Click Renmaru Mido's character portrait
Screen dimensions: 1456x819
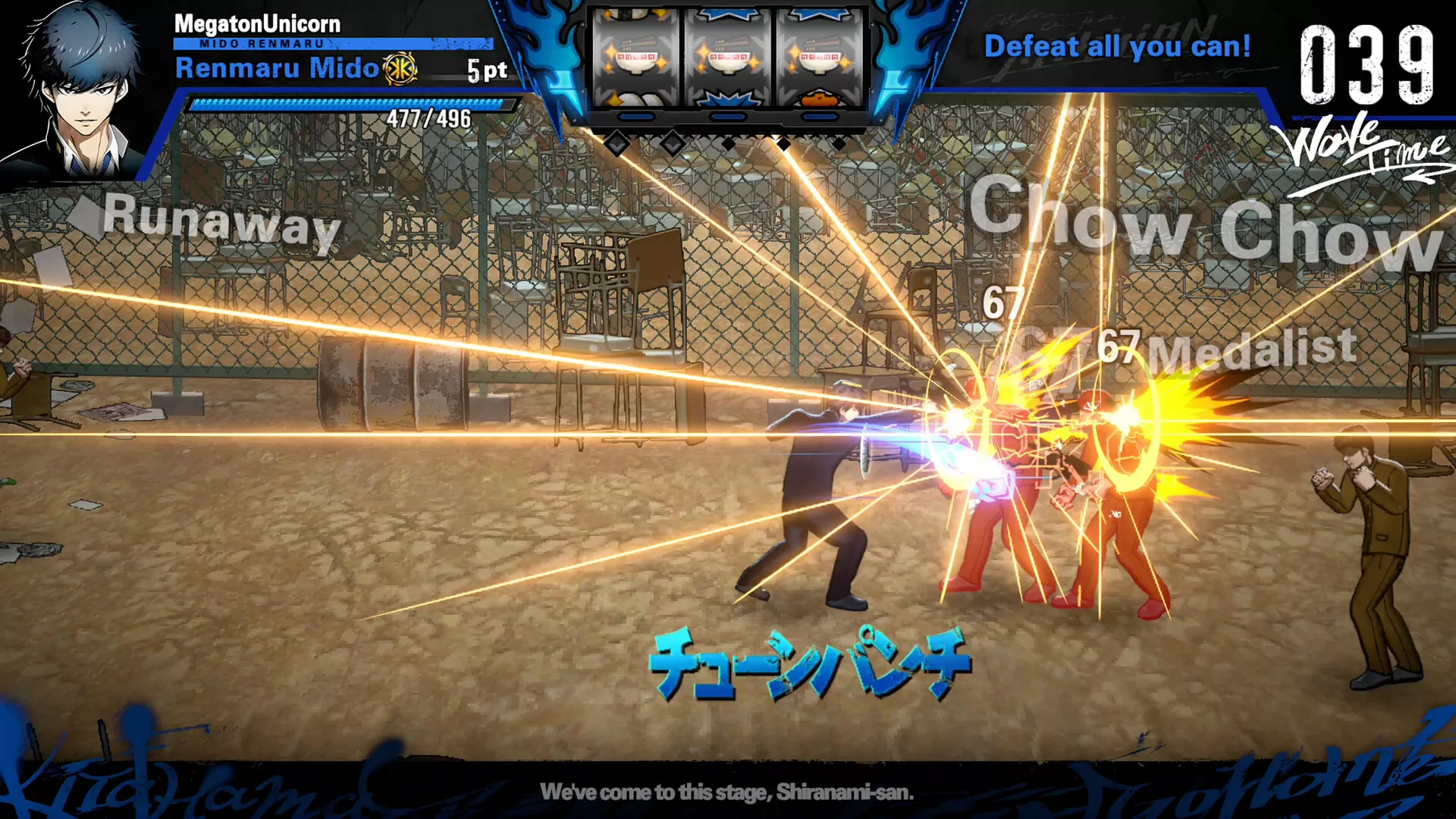pos(80,91)
